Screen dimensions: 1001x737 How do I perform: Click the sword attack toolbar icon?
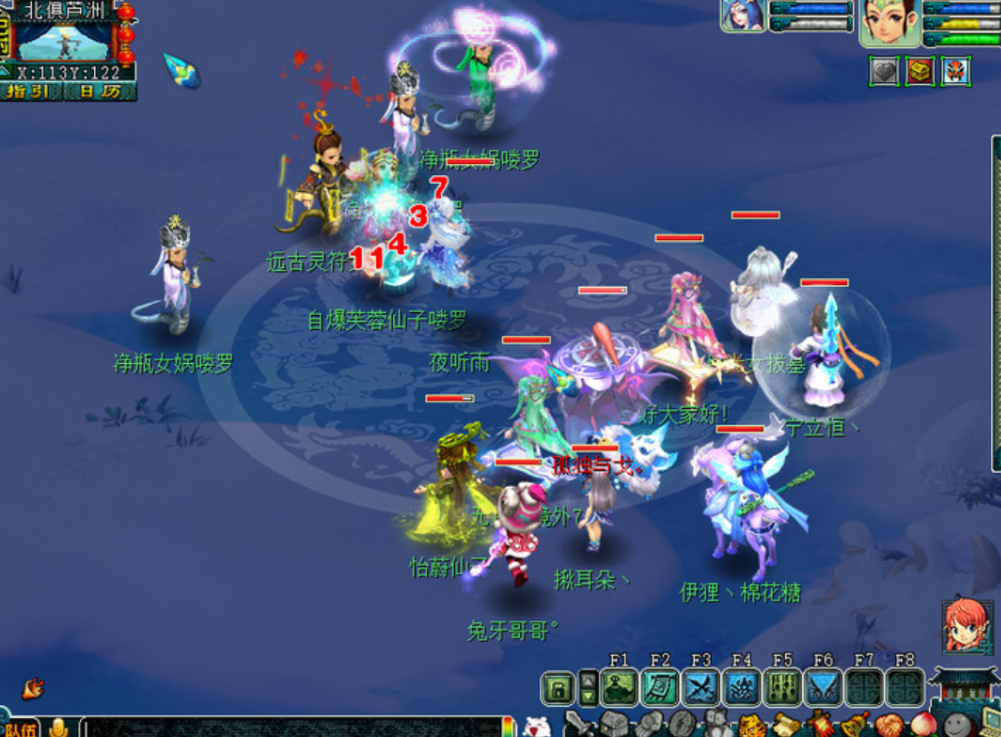578,724
